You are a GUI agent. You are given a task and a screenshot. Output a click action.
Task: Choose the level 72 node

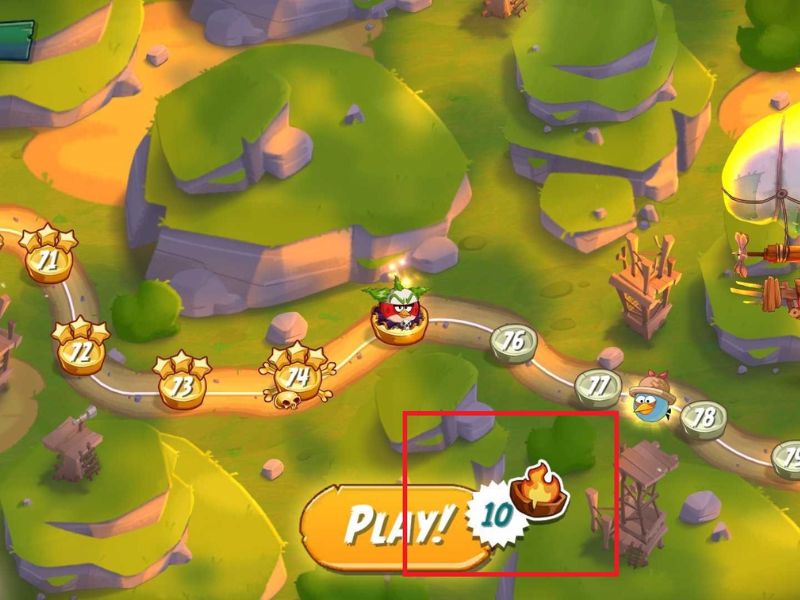click(x=81, y=352)
